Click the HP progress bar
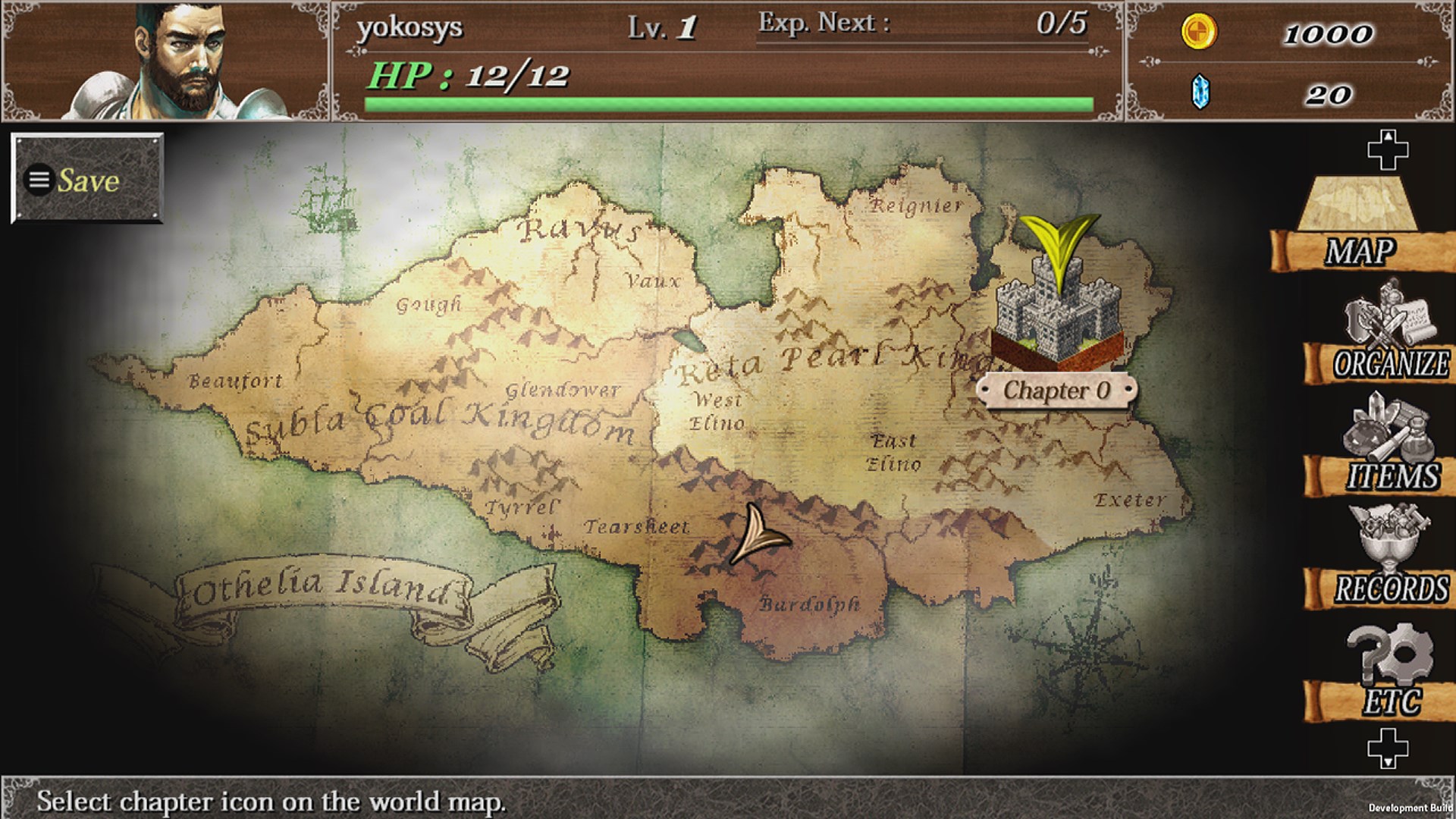The height and width of the screenshot is (819, 1456). [x=728, y=102]
